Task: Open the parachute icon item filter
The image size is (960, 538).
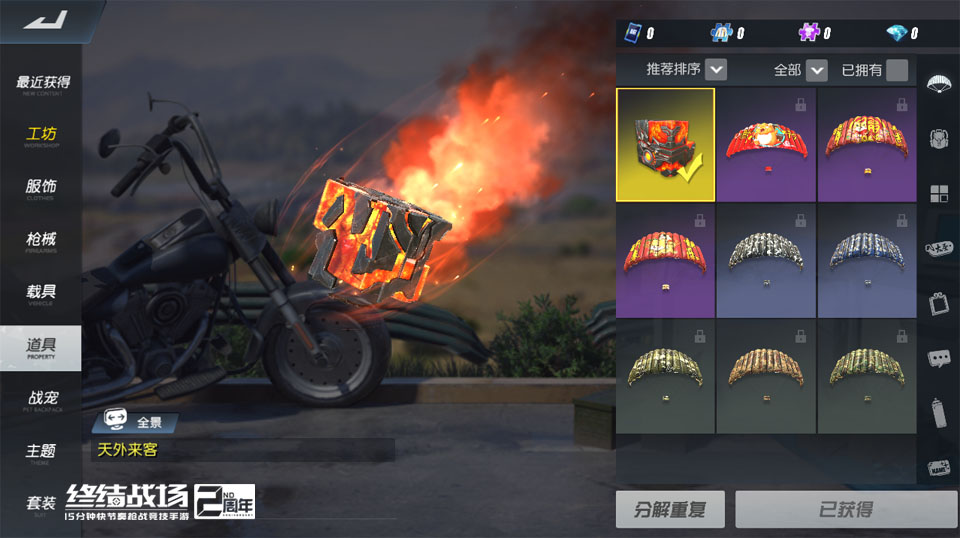Action: (x=939, y=83)
